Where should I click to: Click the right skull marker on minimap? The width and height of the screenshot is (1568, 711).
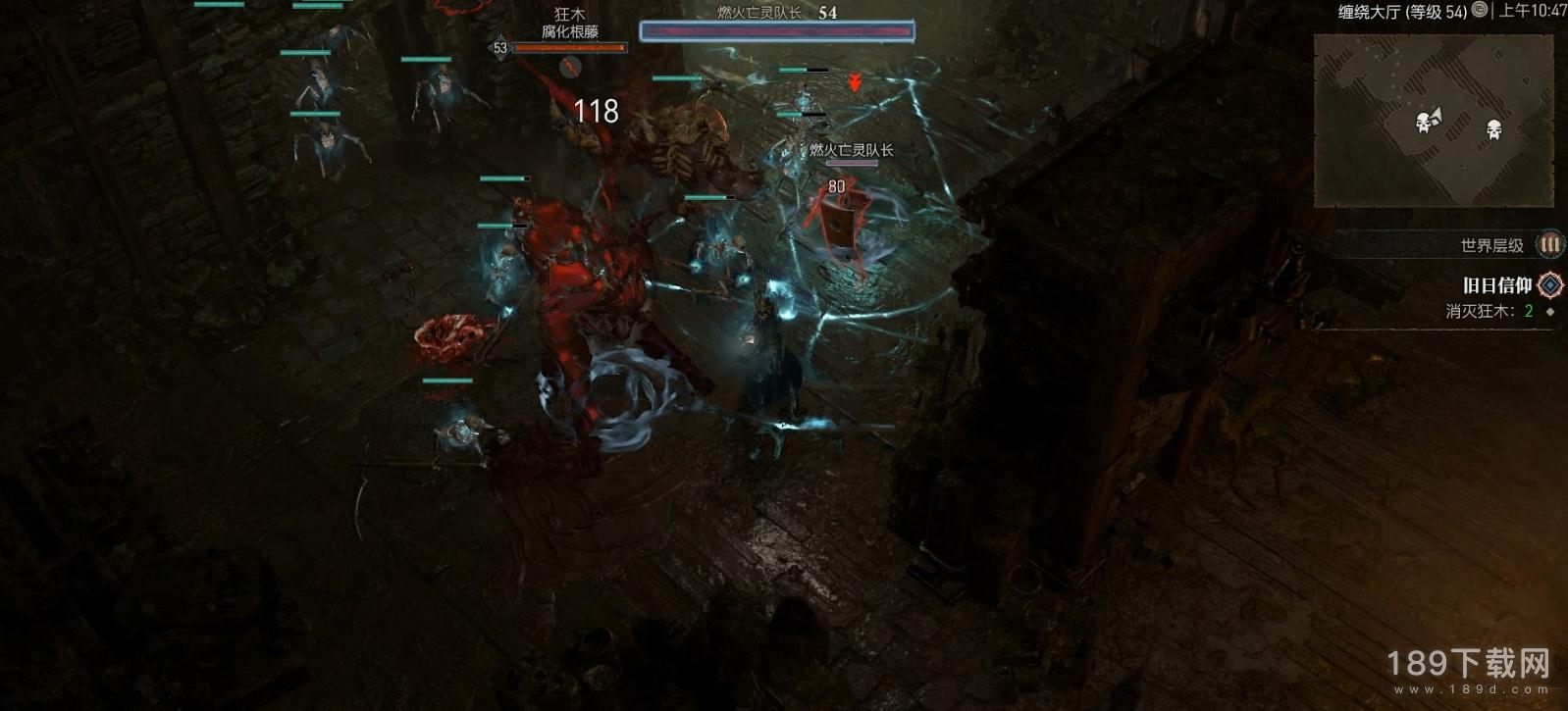(x=1493, y=128)
